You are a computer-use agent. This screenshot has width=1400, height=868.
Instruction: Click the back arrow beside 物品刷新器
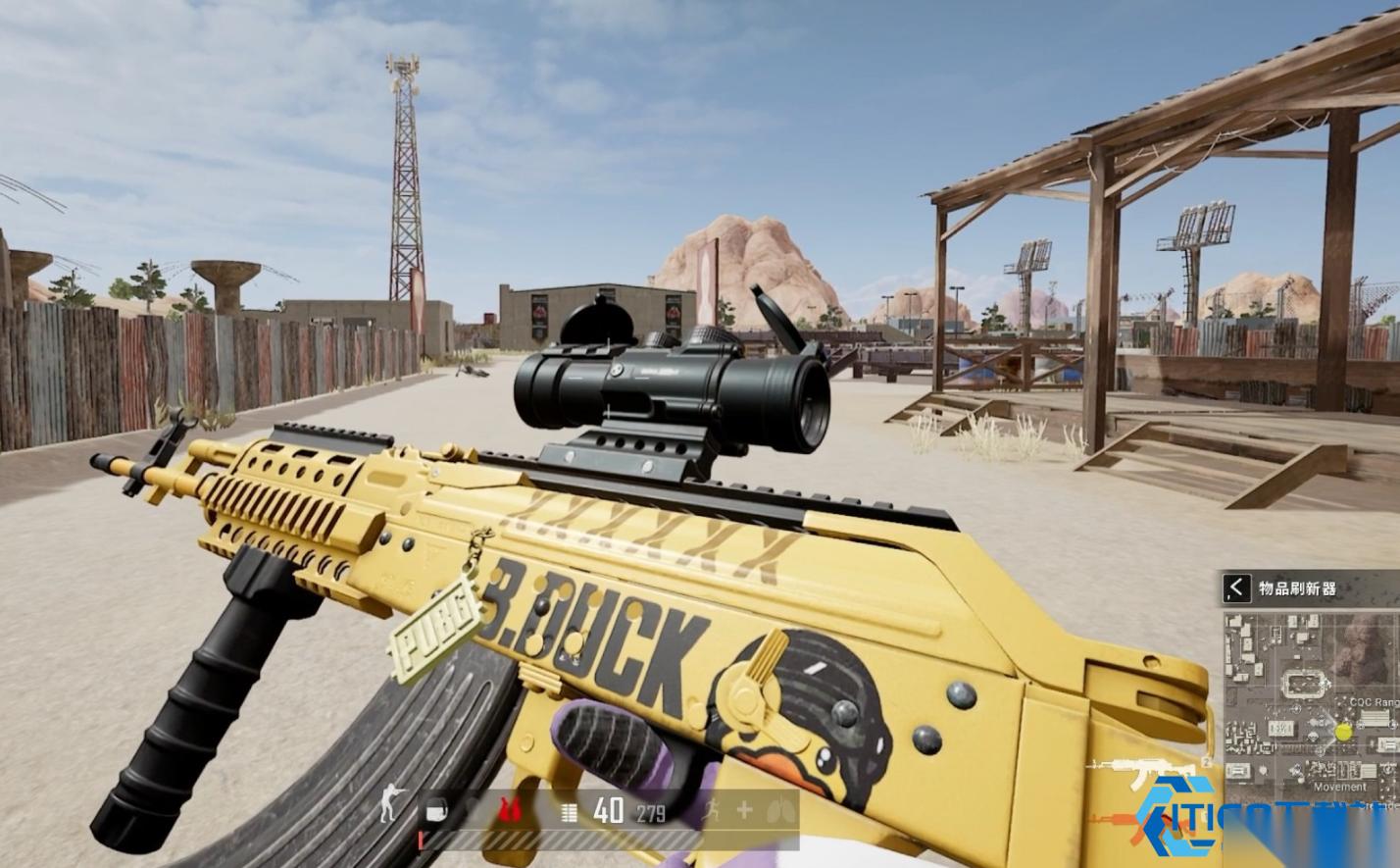point(1236,587)
